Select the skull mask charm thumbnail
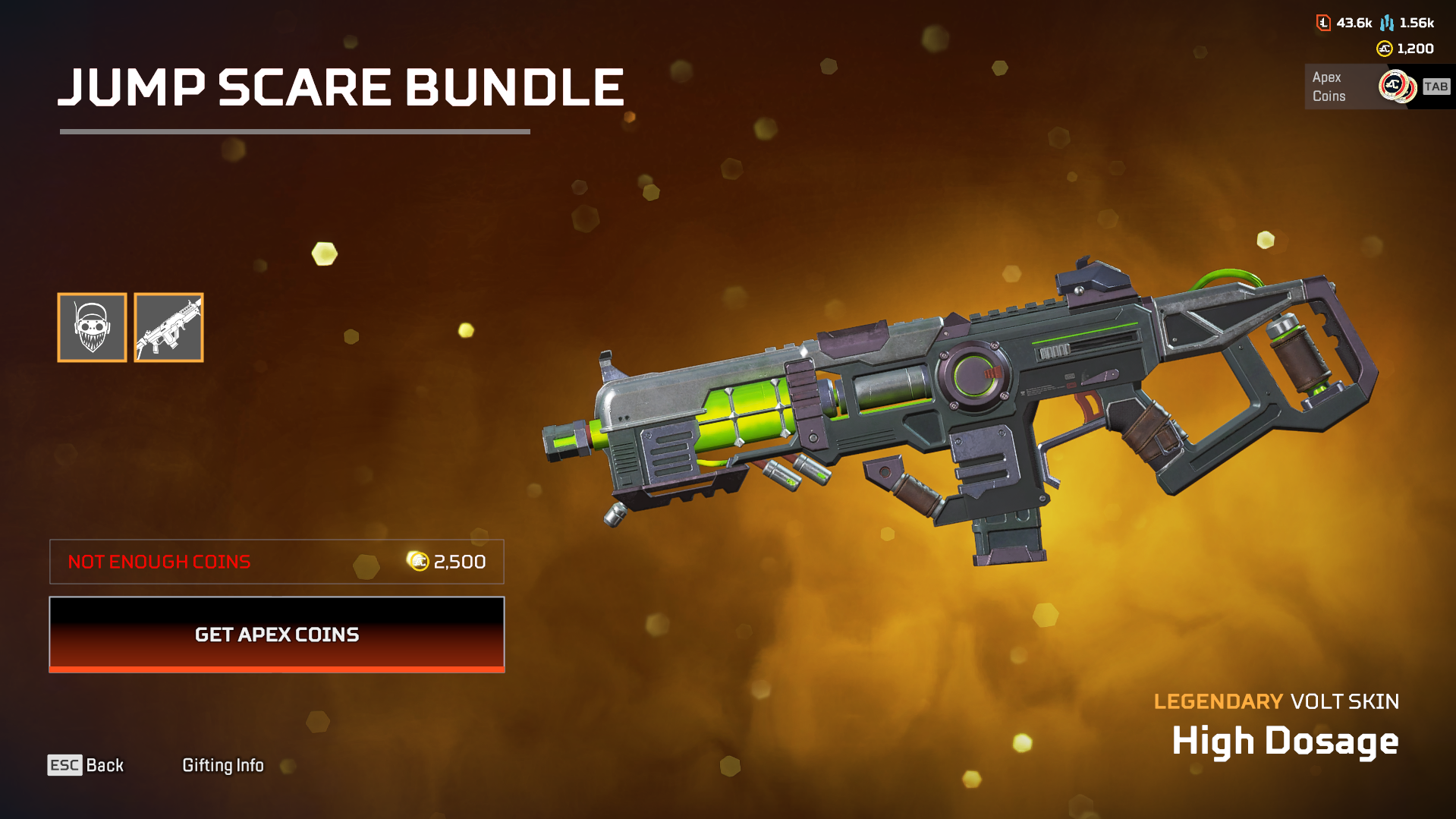 point(92,327)
